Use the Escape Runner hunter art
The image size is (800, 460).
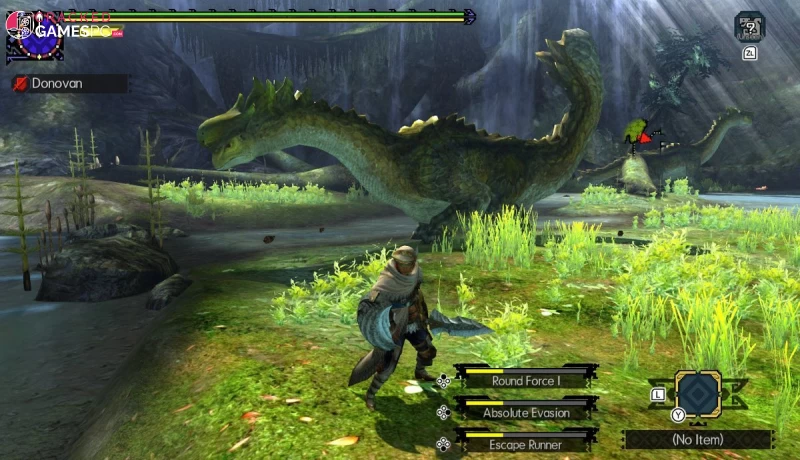coord(526,444)
